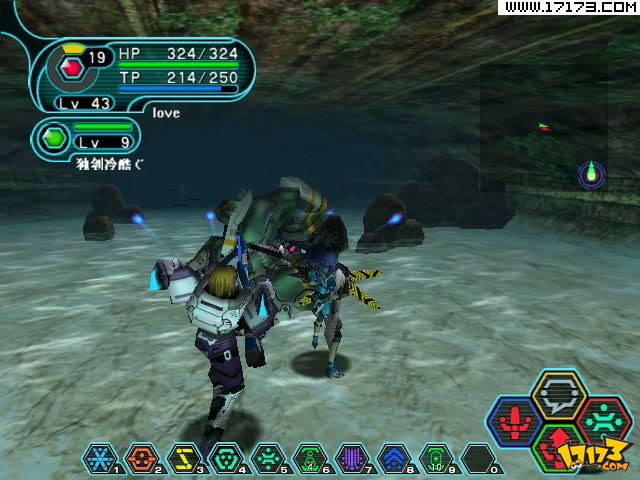Select the empty hexagon slot 0
Image resolution: width=640 pixels, height=480 pixels.
click(477, 457)
